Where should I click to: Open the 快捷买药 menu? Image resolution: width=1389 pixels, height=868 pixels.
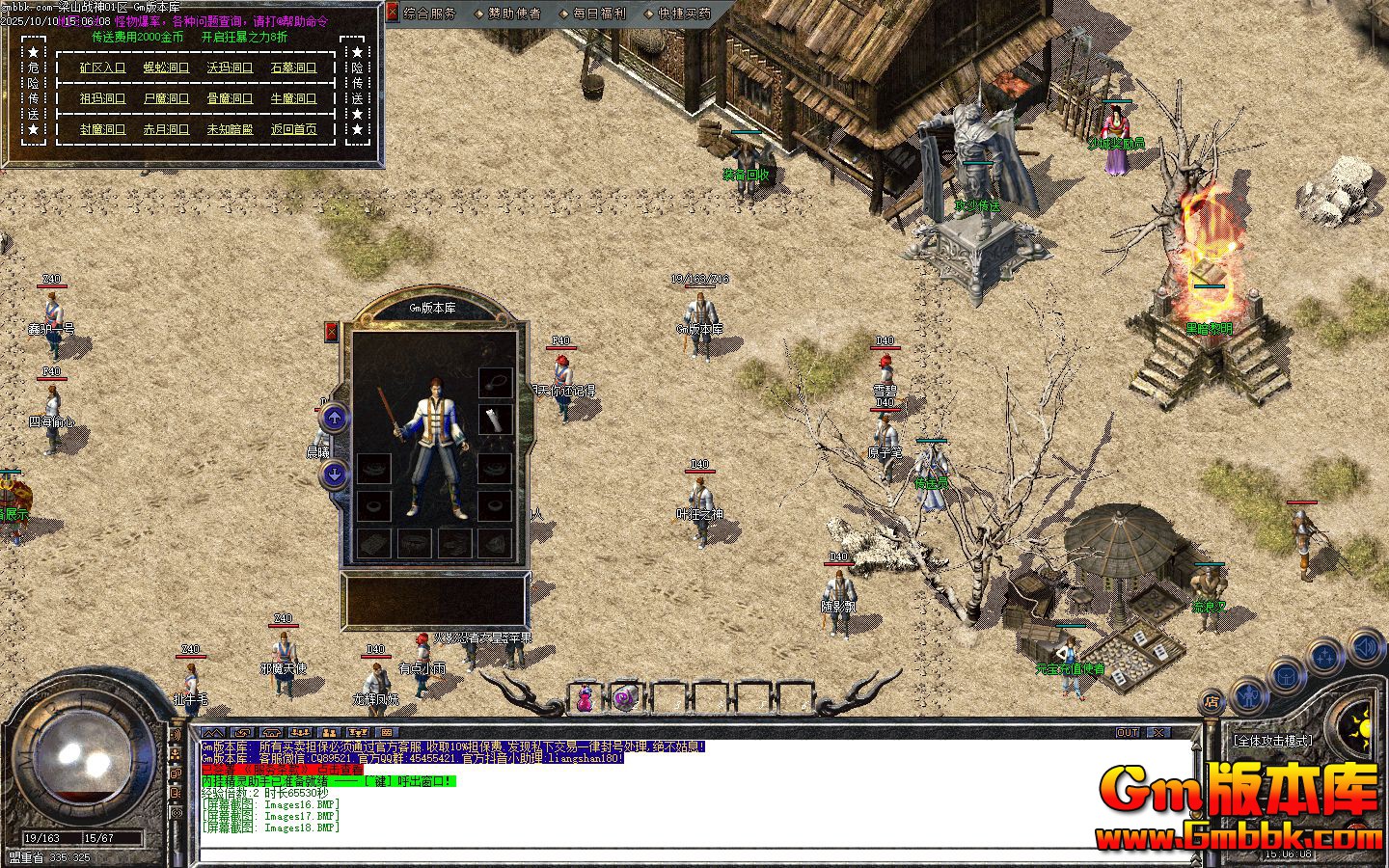click(683, 14)
